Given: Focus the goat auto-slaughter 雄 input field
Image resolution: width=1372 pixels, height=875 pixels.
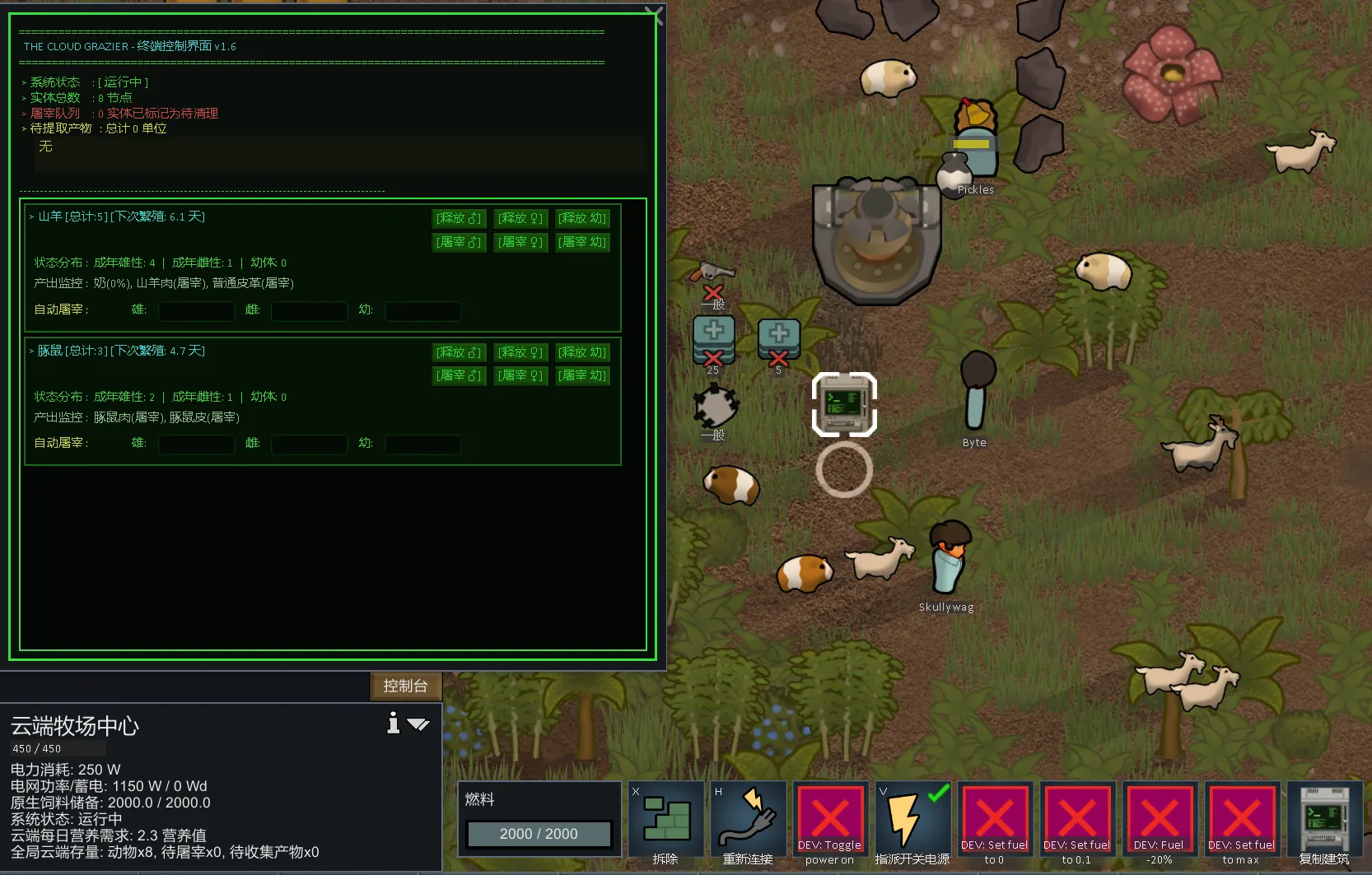Looking at the screenshot, I should click(x=196, y=311).
